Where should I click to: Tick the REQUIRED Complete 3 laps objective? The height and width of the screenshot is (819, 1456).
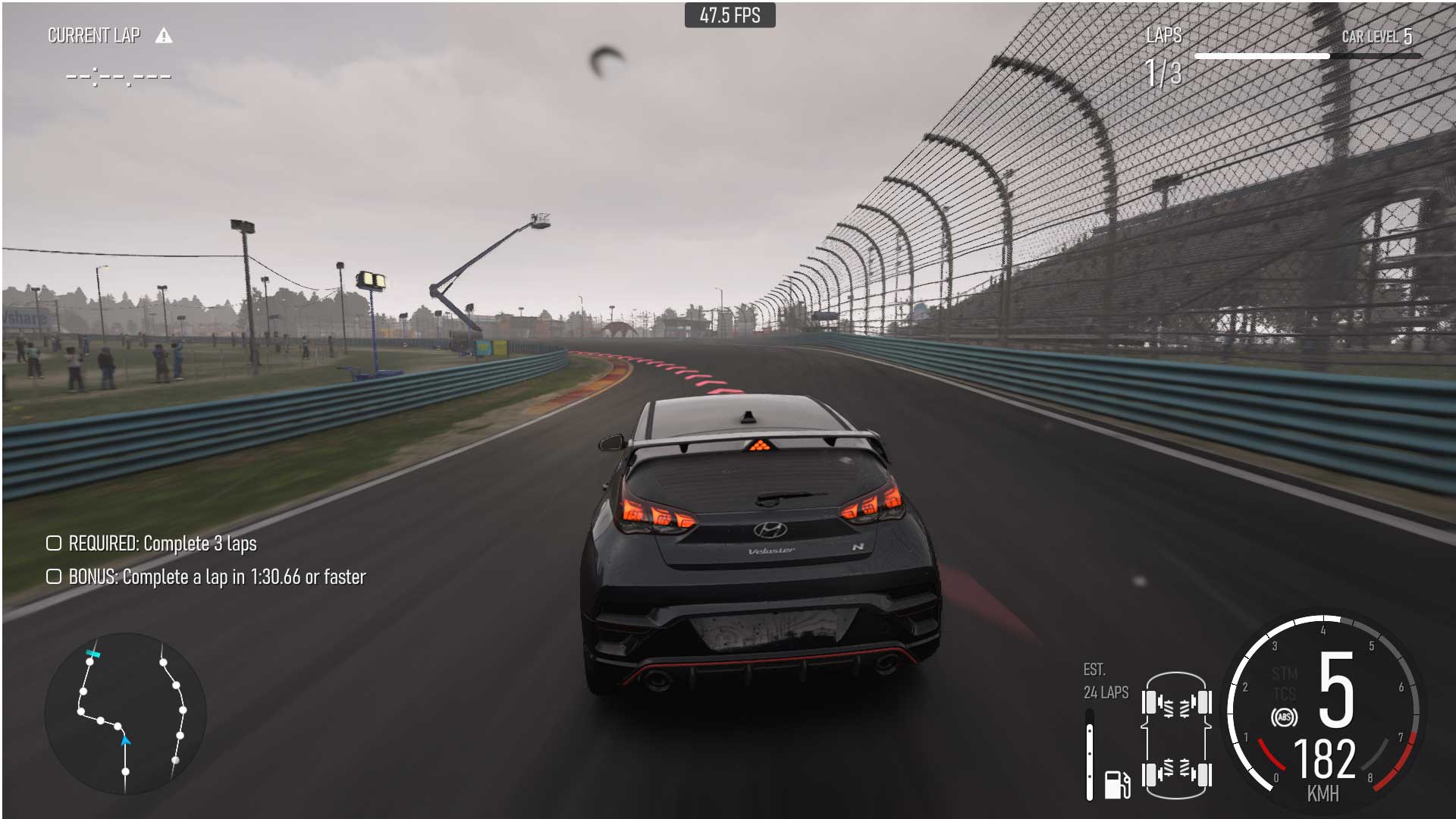click(x=54, y=544)
